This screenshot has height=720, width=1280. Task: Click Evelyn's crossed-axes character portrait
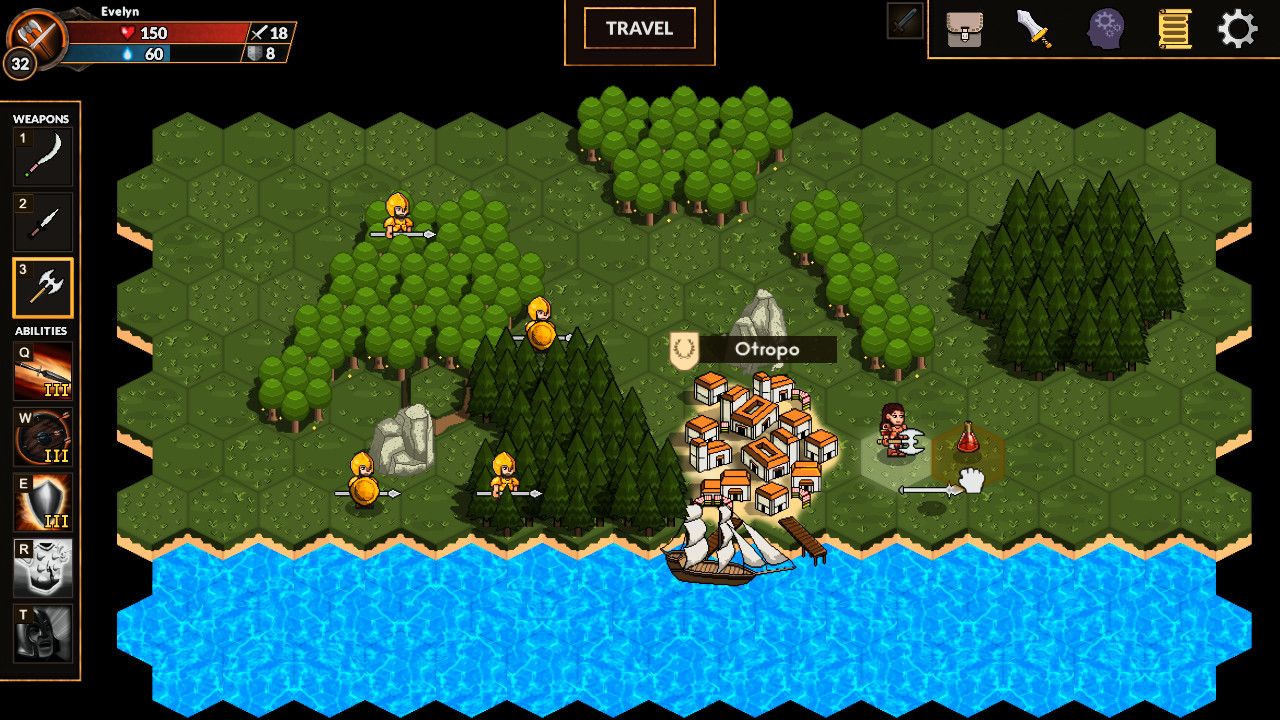pos(37,37)
